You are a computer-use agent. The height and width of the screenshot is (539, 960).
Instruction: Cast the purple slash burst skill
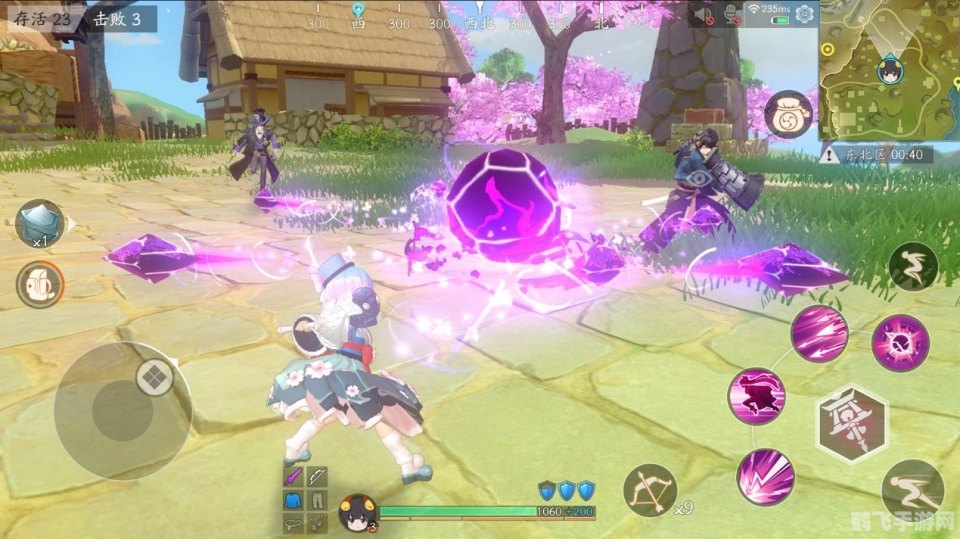(x=766, y=476)
